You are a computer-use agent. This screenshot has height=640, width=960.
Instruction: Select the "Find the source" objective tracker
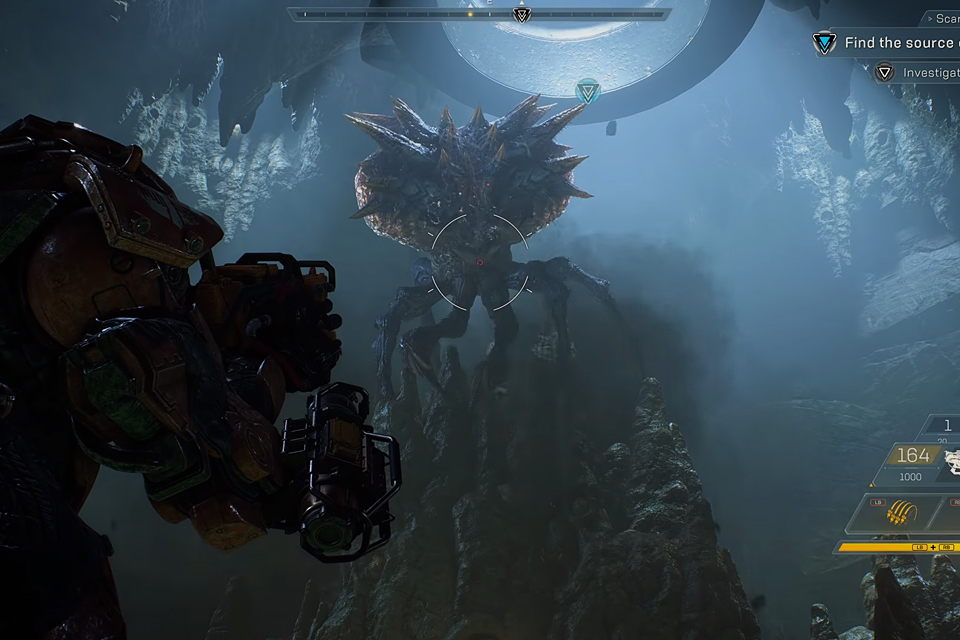click(890, 43)
